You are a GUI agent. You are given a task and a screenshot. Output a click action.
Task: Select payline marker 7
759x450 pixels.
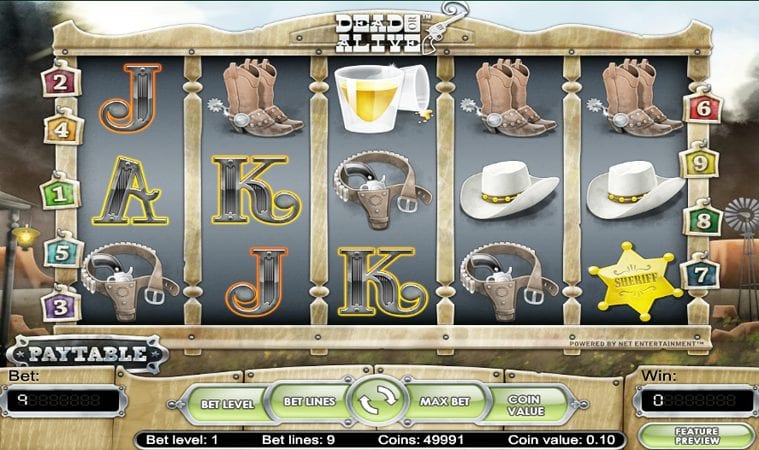click(x=700, y=271)
